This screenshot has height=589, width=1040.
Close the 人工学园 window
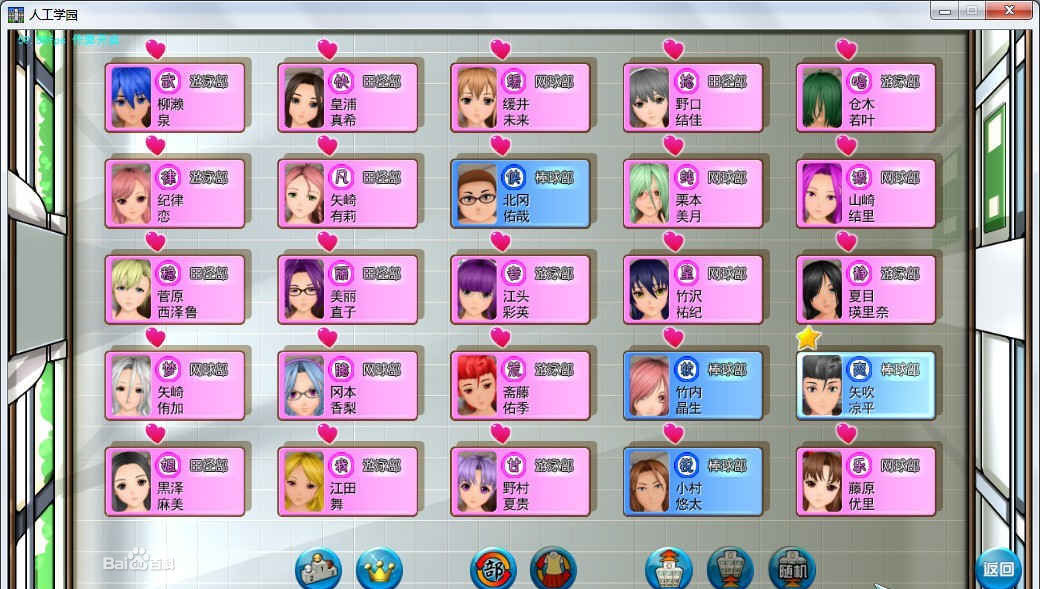click(1012, 11)
